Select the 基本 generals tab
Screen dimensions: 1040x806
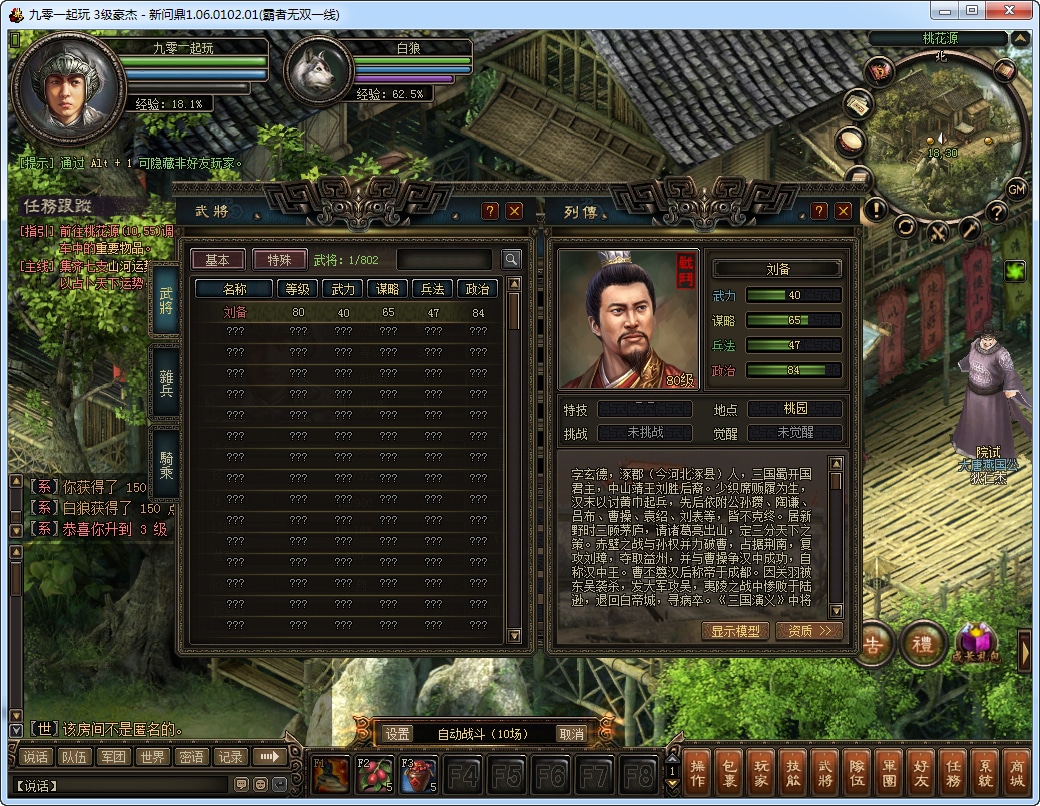tap(217, 260)
